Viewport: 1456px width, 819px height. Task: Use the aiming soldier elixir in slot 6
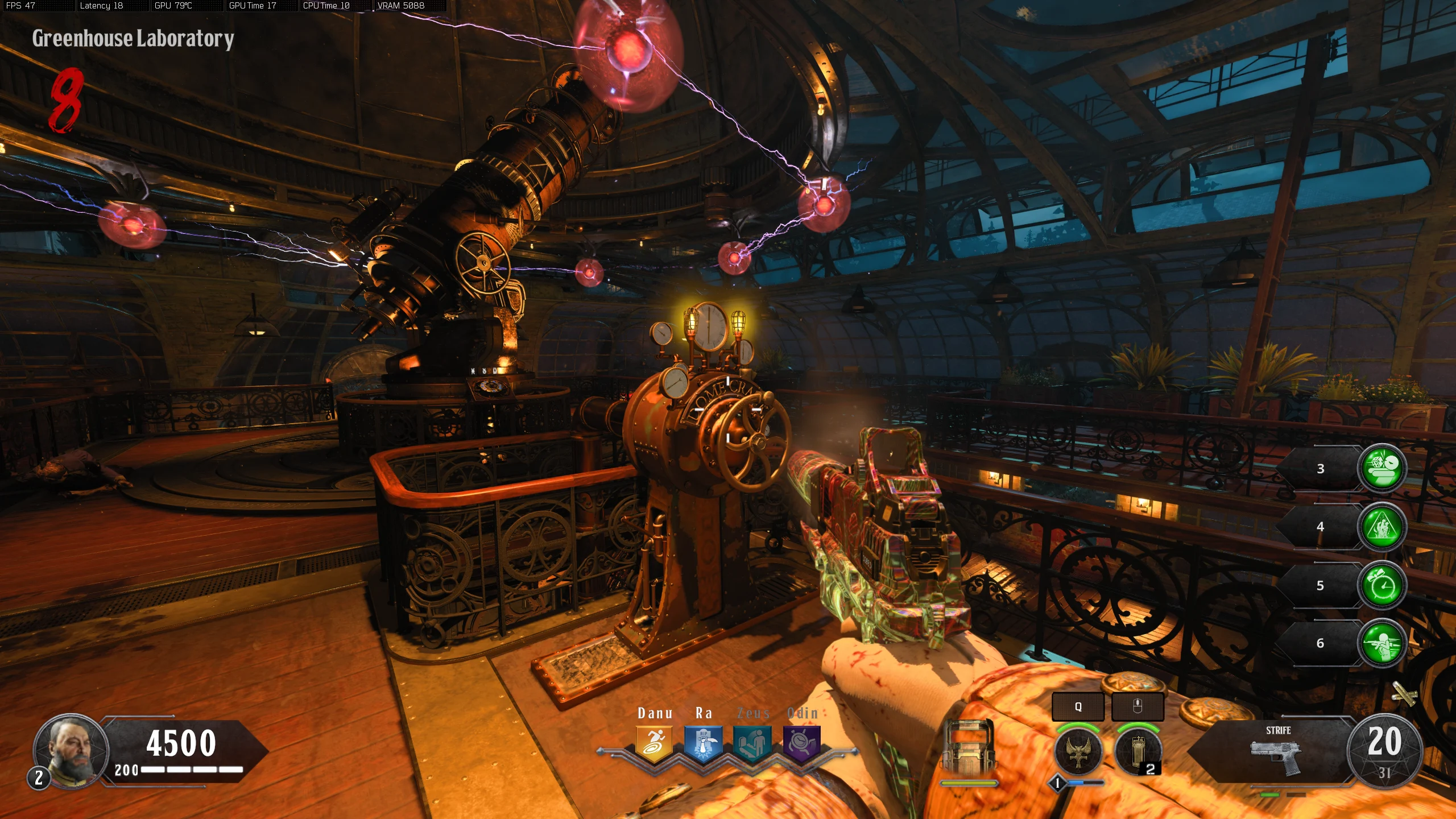(x=1382, y=643)
